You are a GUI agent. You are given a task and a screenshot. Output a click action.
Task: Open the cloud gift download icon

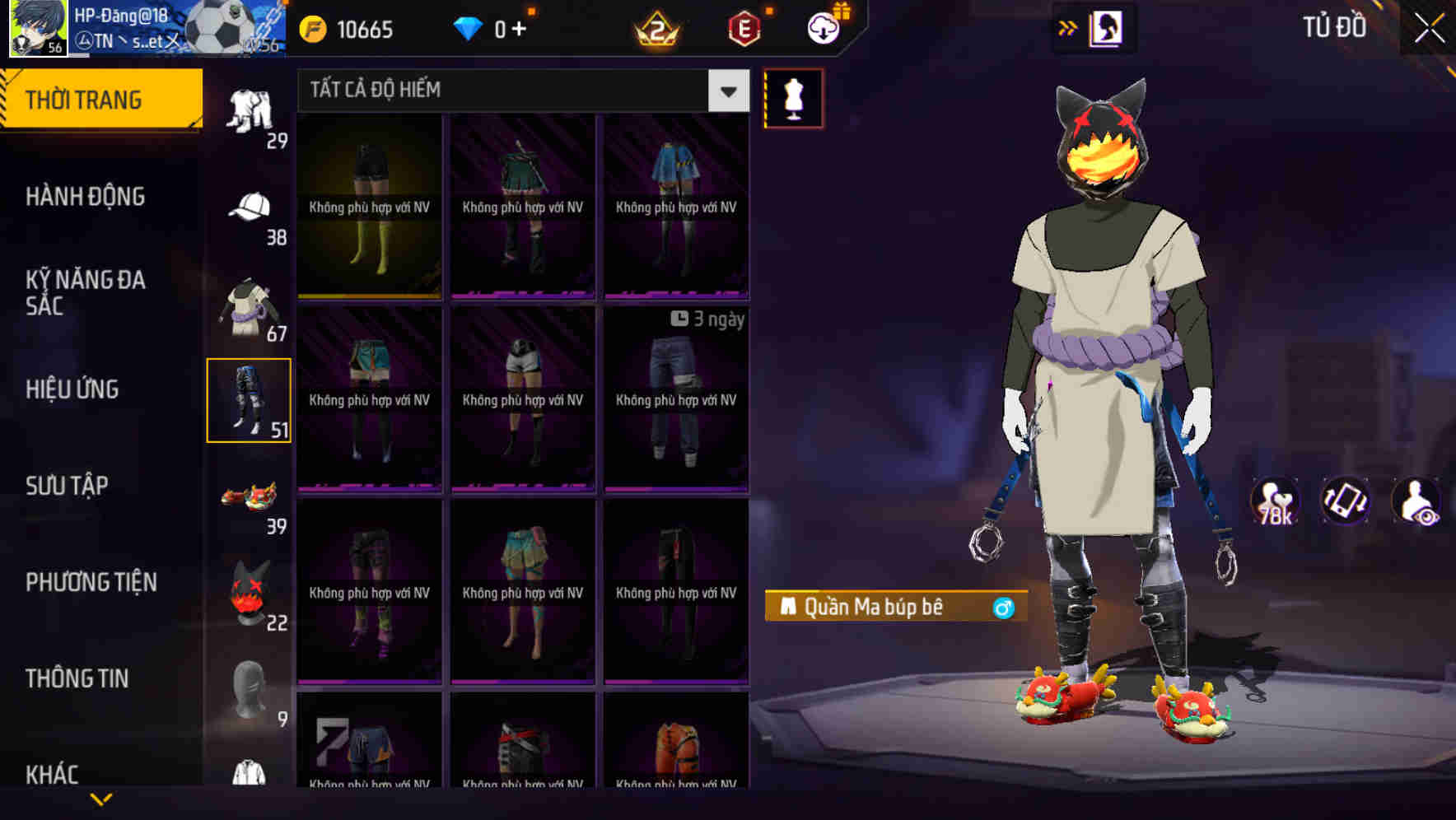(821, 29)
